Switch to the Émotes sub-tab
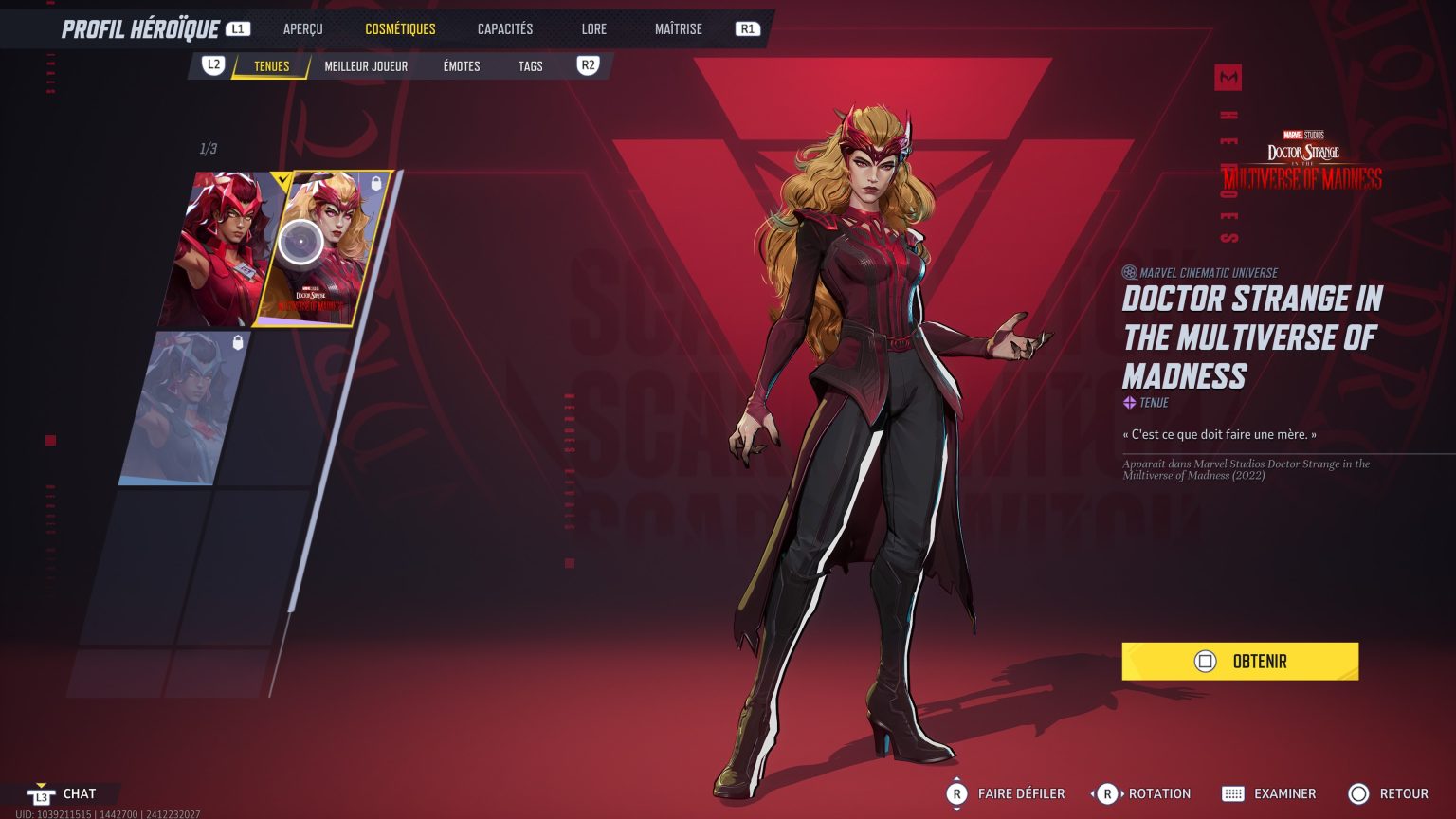This screenshot has height=819, width=1456. point(462,66)
